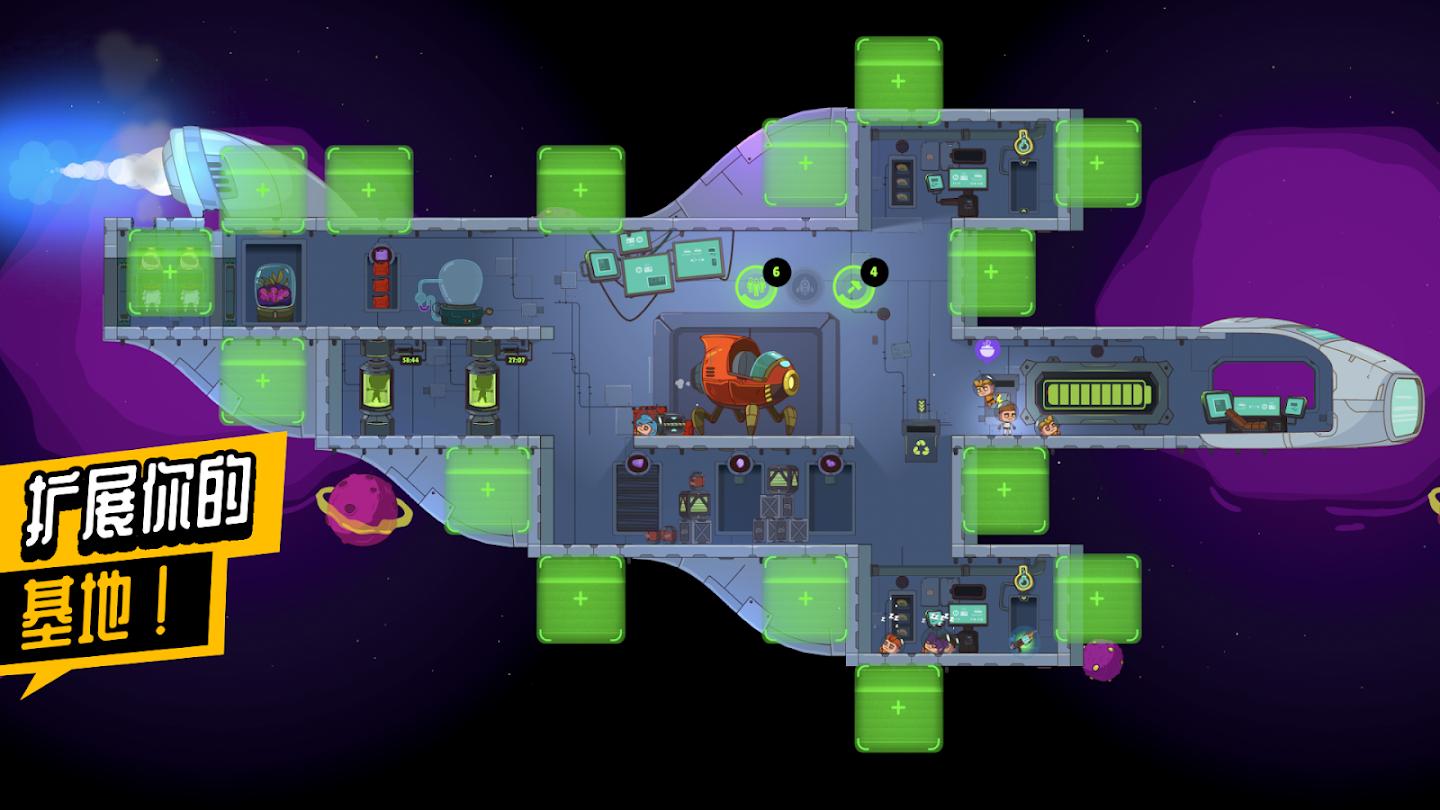Image resolution: width=1440 pixels, height=810 pixels.
Task: Tap the purple food bowl bubble above the astronaut
Action: point(986,351)
